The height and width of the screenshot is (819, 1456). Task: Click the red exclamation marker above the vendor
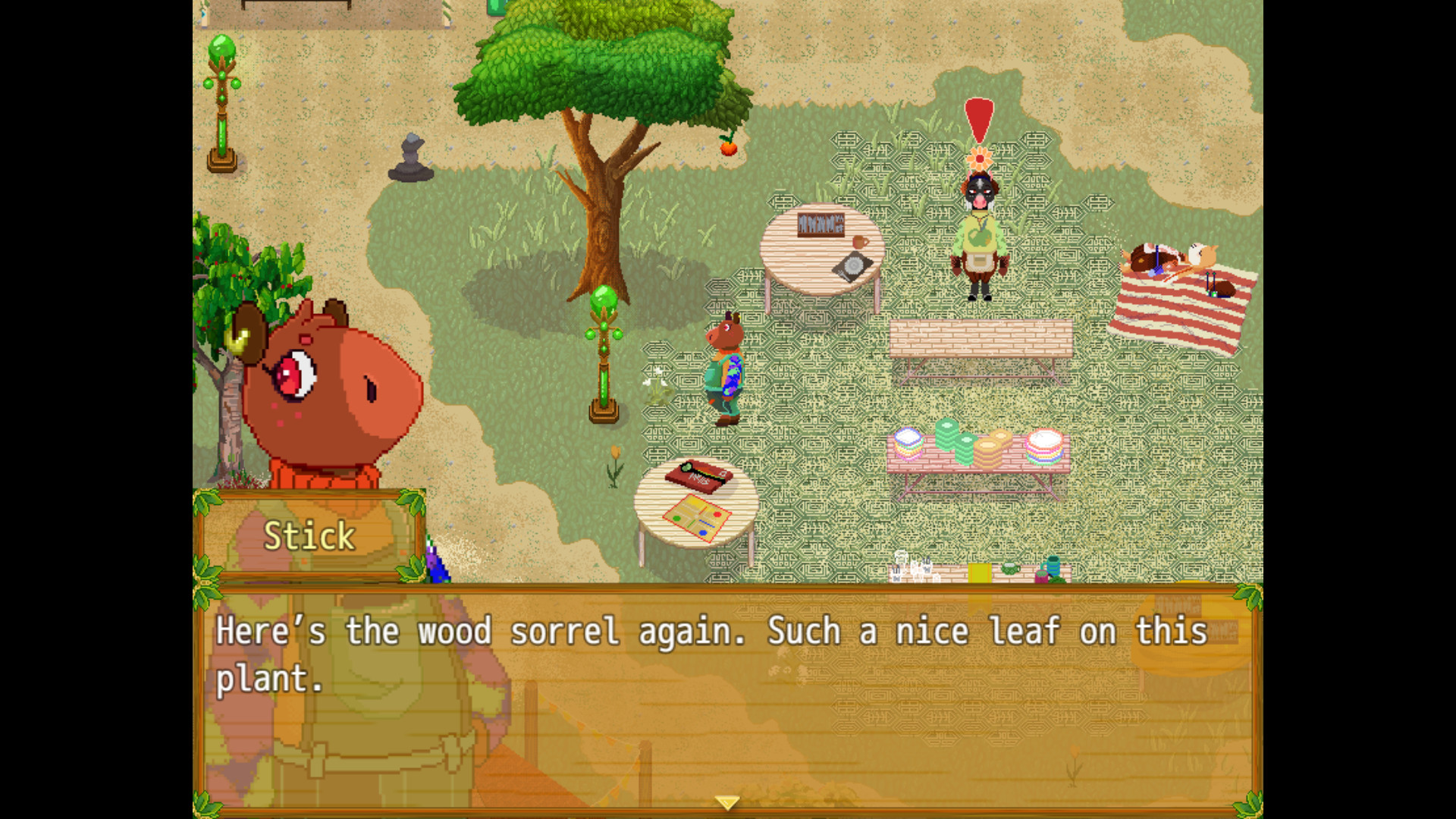pos(978,118)
